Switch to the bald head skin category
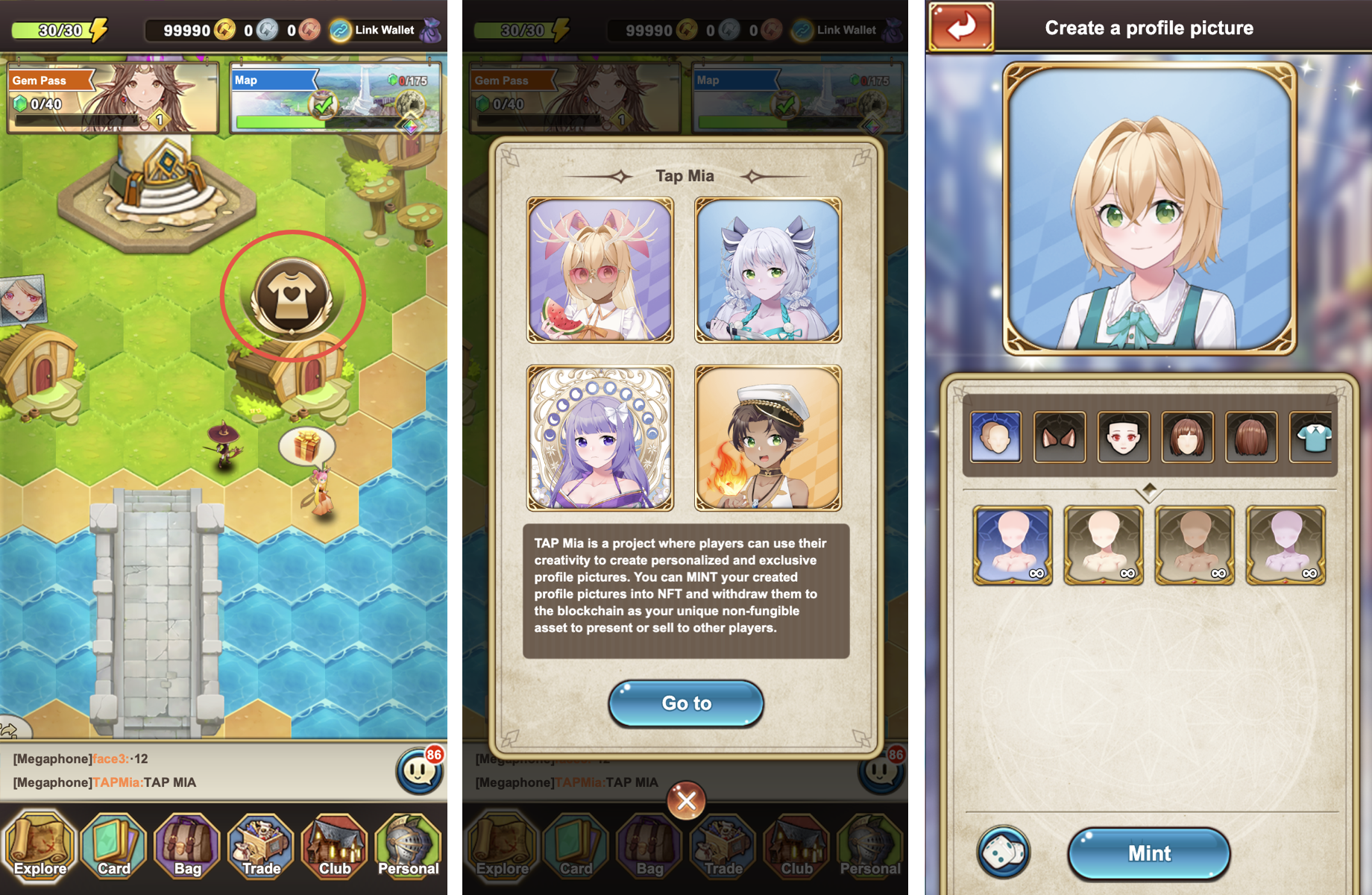Image resolution: width=1372 pixels, height=895 pixels. coord(996,436)
